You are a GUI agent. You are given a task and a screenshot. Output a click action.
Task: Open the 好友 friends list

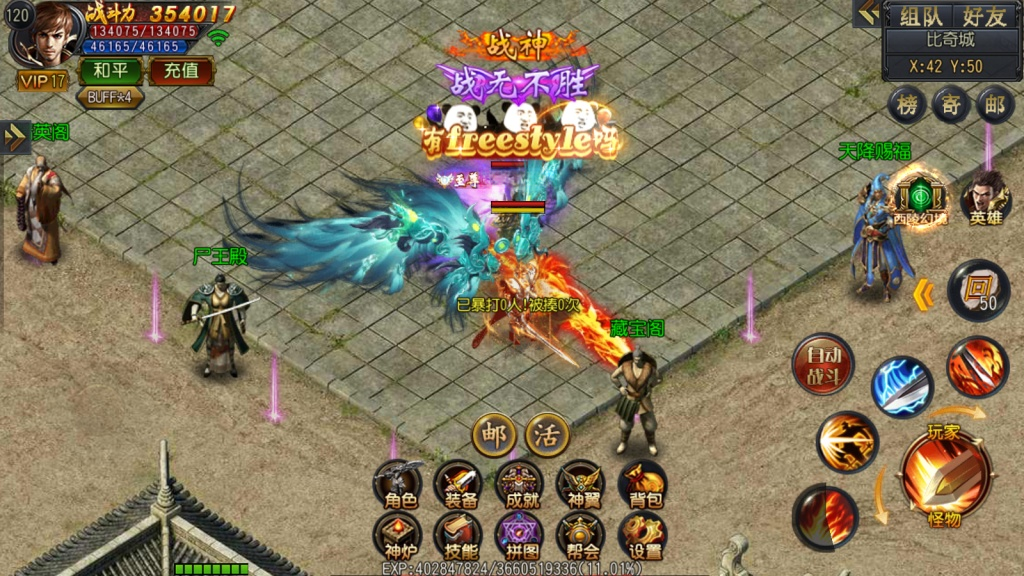pyautogui.click(x=983, y=16)
